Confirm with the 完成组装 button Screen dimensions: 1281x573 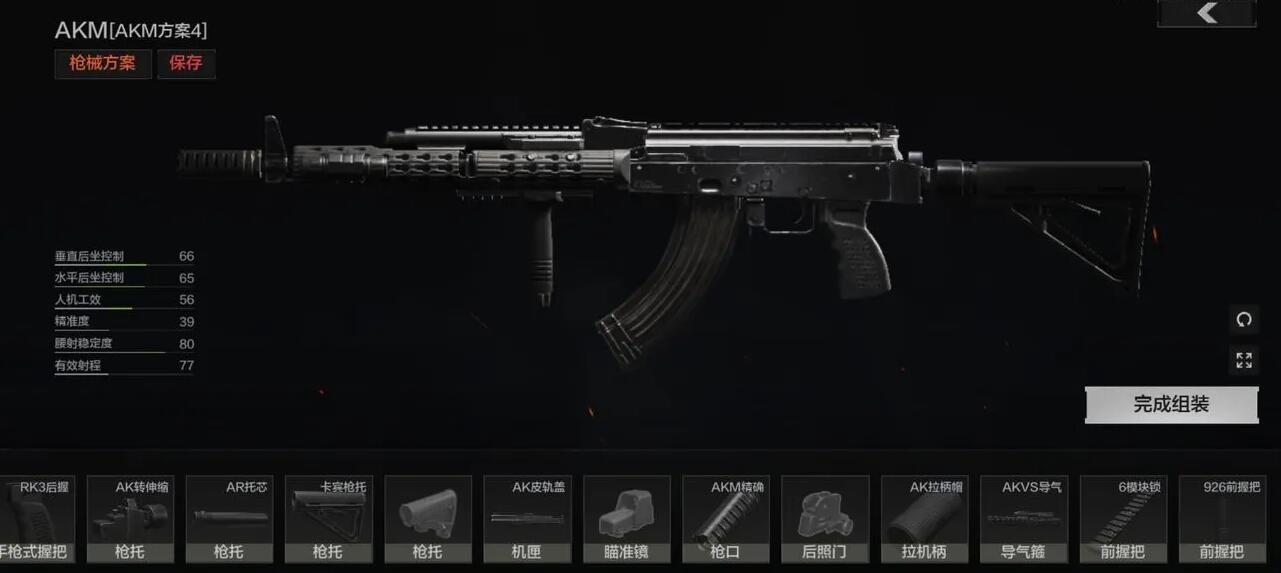tap(1171, 405)
